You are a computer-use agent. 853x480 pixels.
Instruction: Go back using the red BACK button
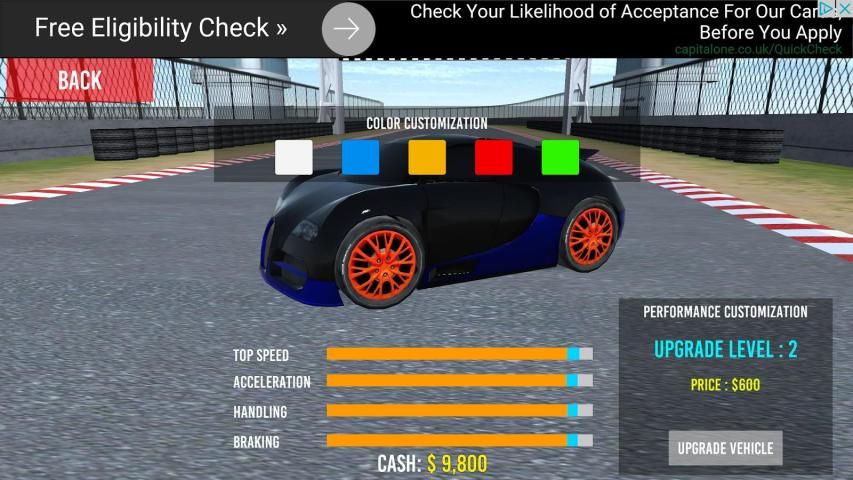[77, 80]
